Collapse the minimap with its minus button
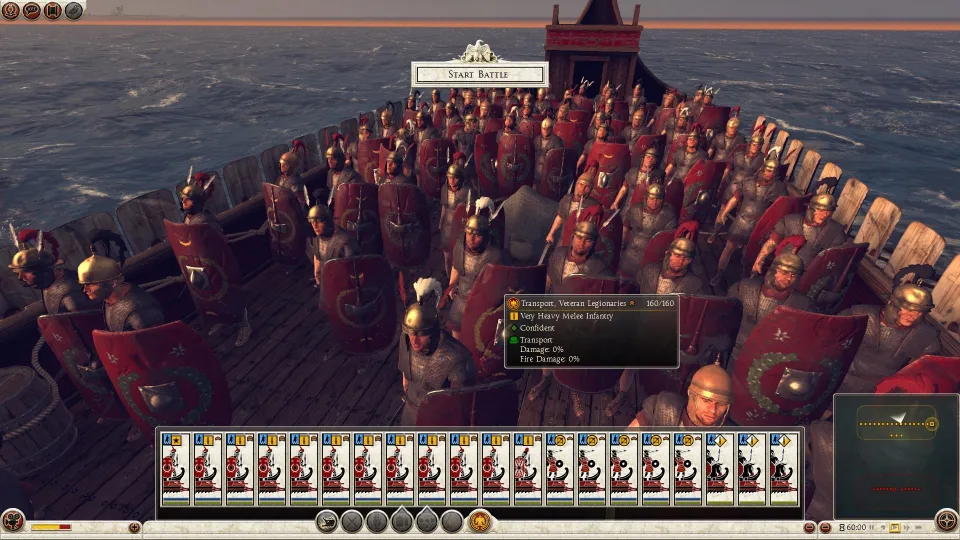The image size is (960, 540). (825, 527)
